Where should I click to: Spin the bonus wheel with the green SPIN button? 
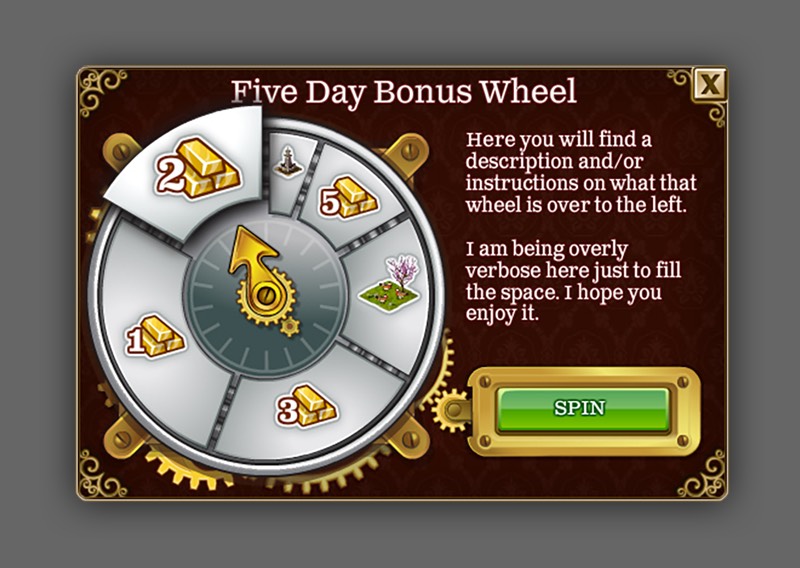tap(582, 409)
